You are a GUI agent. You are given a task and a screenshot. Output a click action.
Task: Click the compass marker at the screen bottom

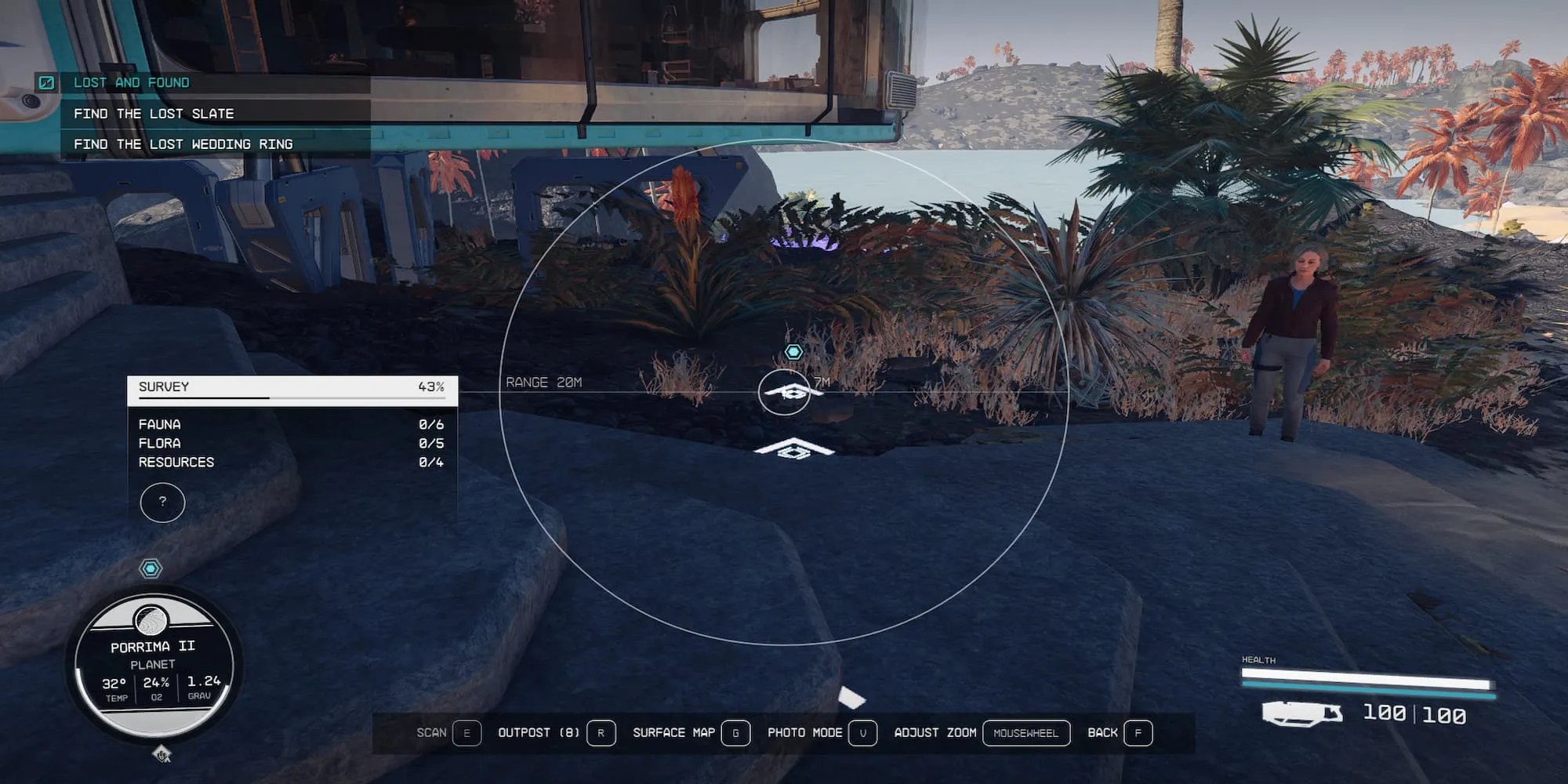[x=163, y=753]
